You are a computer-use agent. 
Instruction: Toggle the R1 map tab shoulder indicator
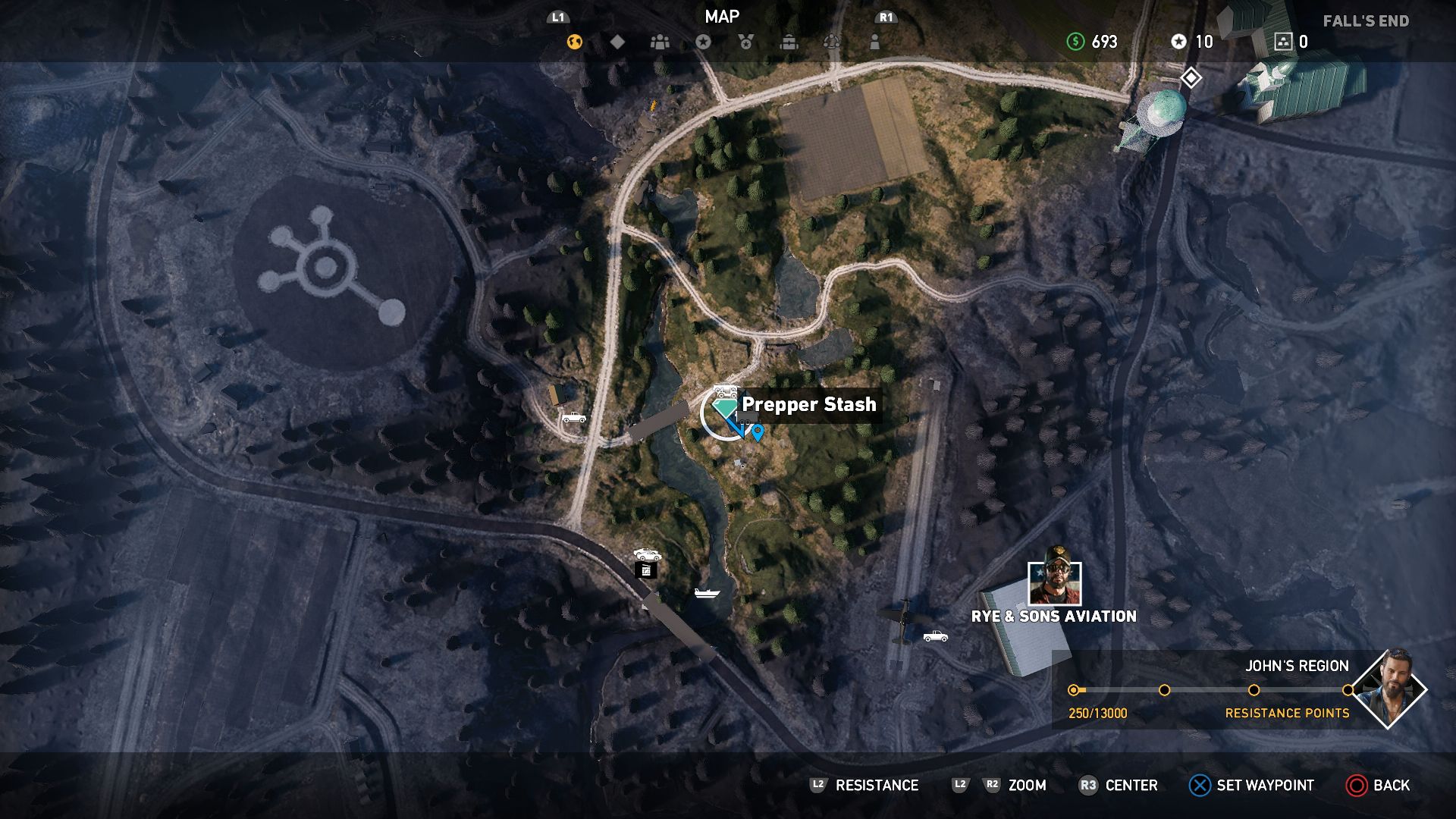click(x=886, y=17)
